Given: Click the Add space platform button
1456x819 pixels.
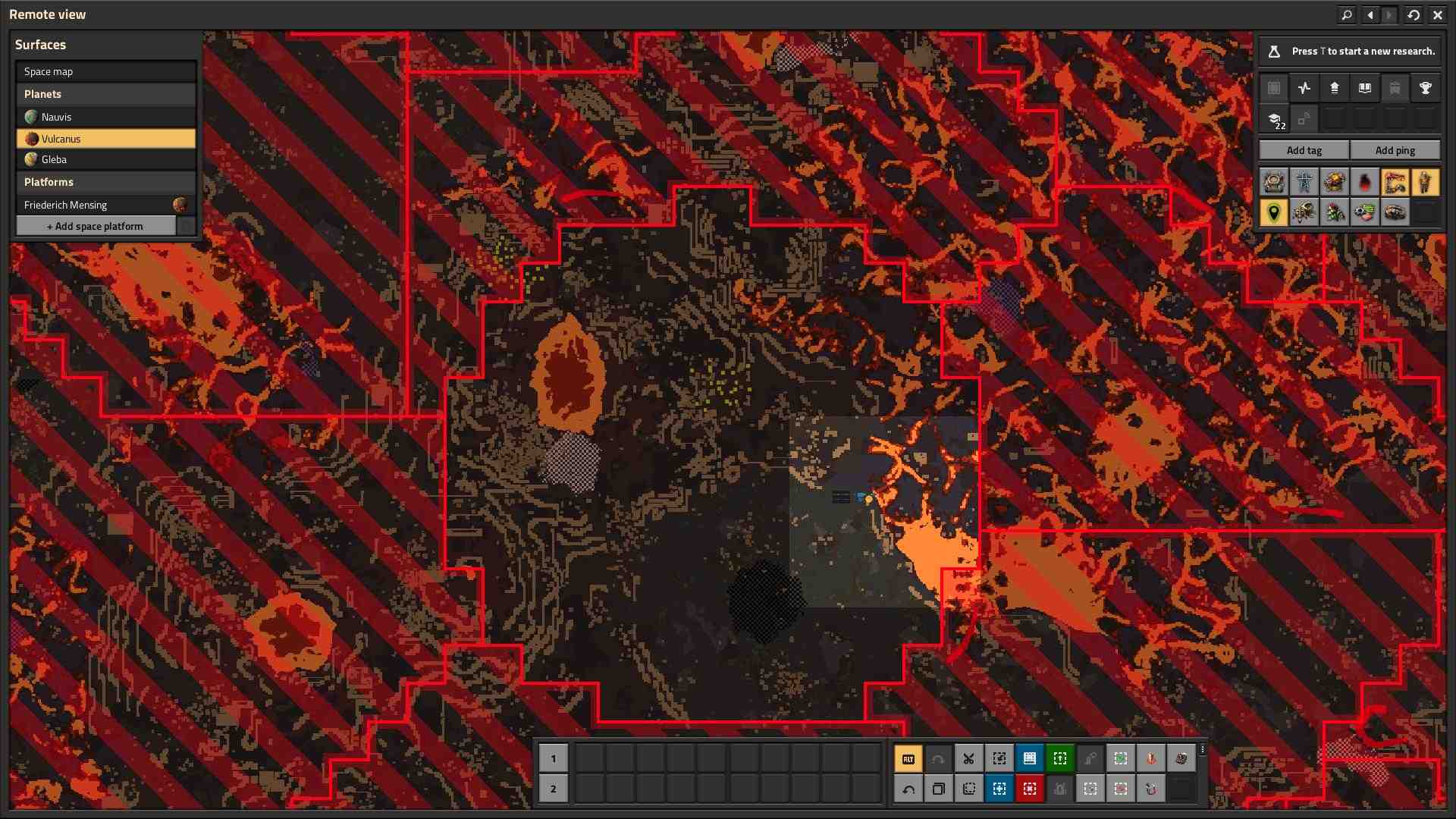Looking at the screenshot, I should (96, 226).
